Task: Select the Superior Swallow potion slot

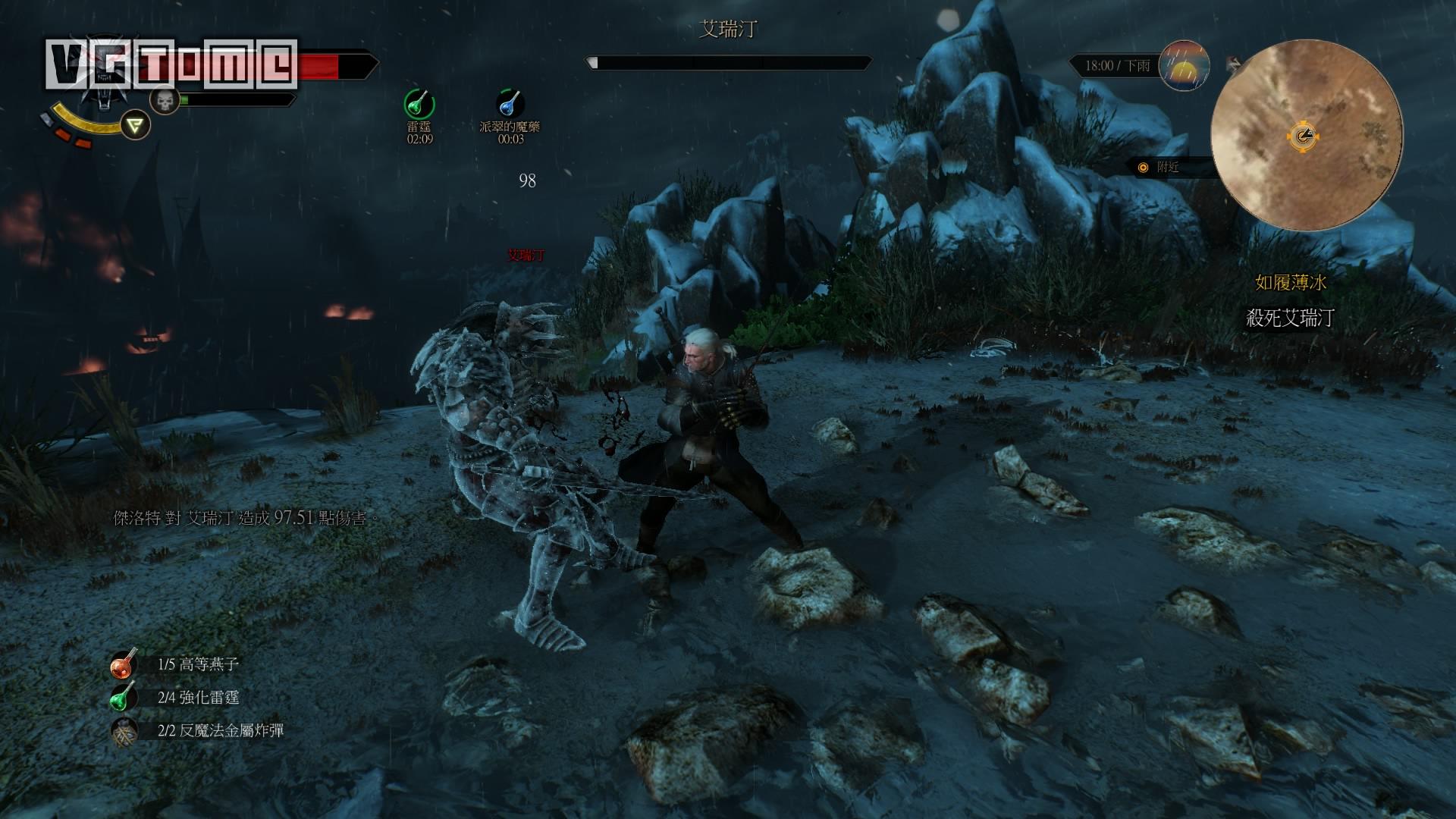Action: pyautogui.click(x=123, y=664)
